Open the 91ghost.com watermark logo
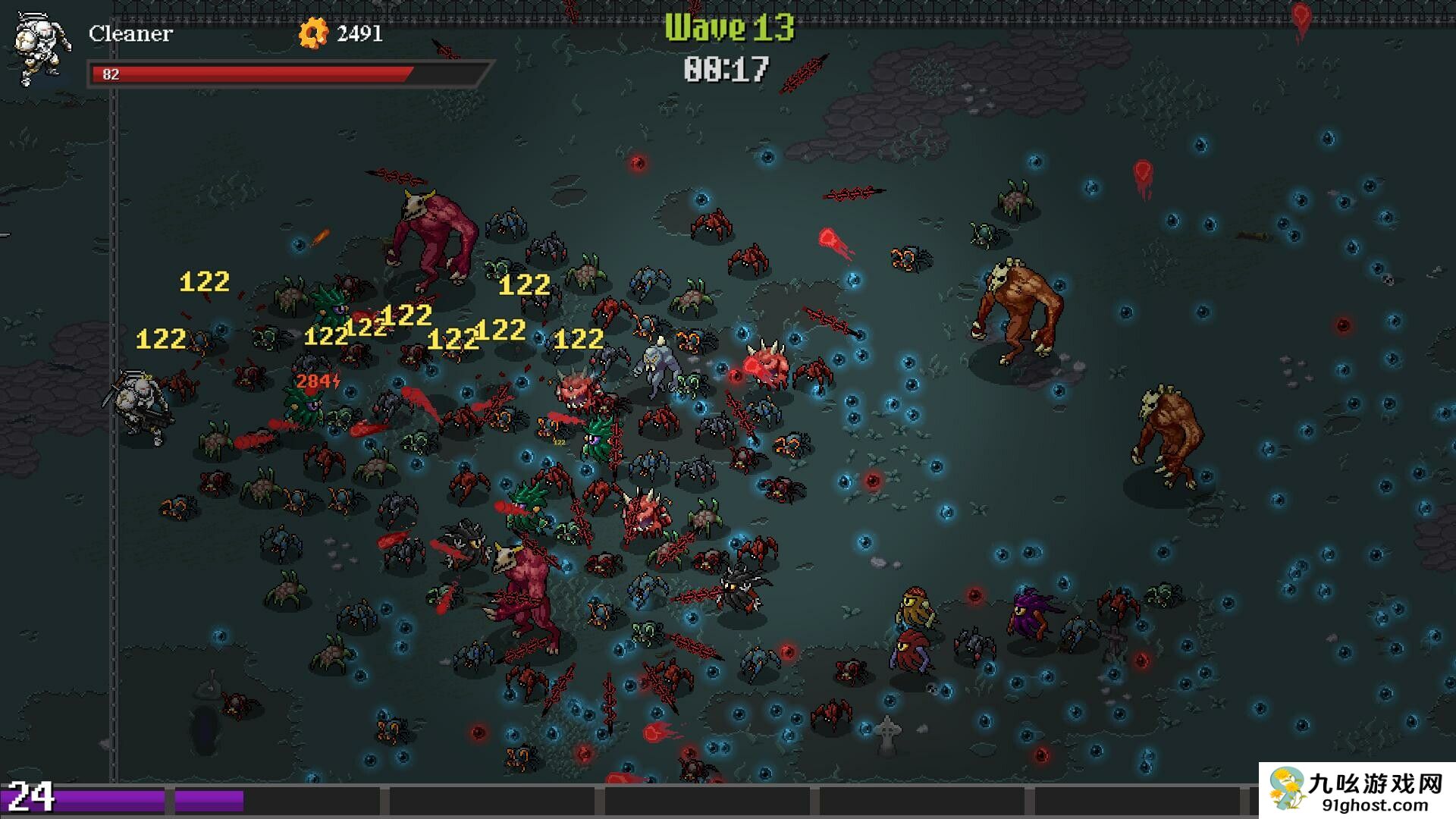 (x=1357, y=790)
